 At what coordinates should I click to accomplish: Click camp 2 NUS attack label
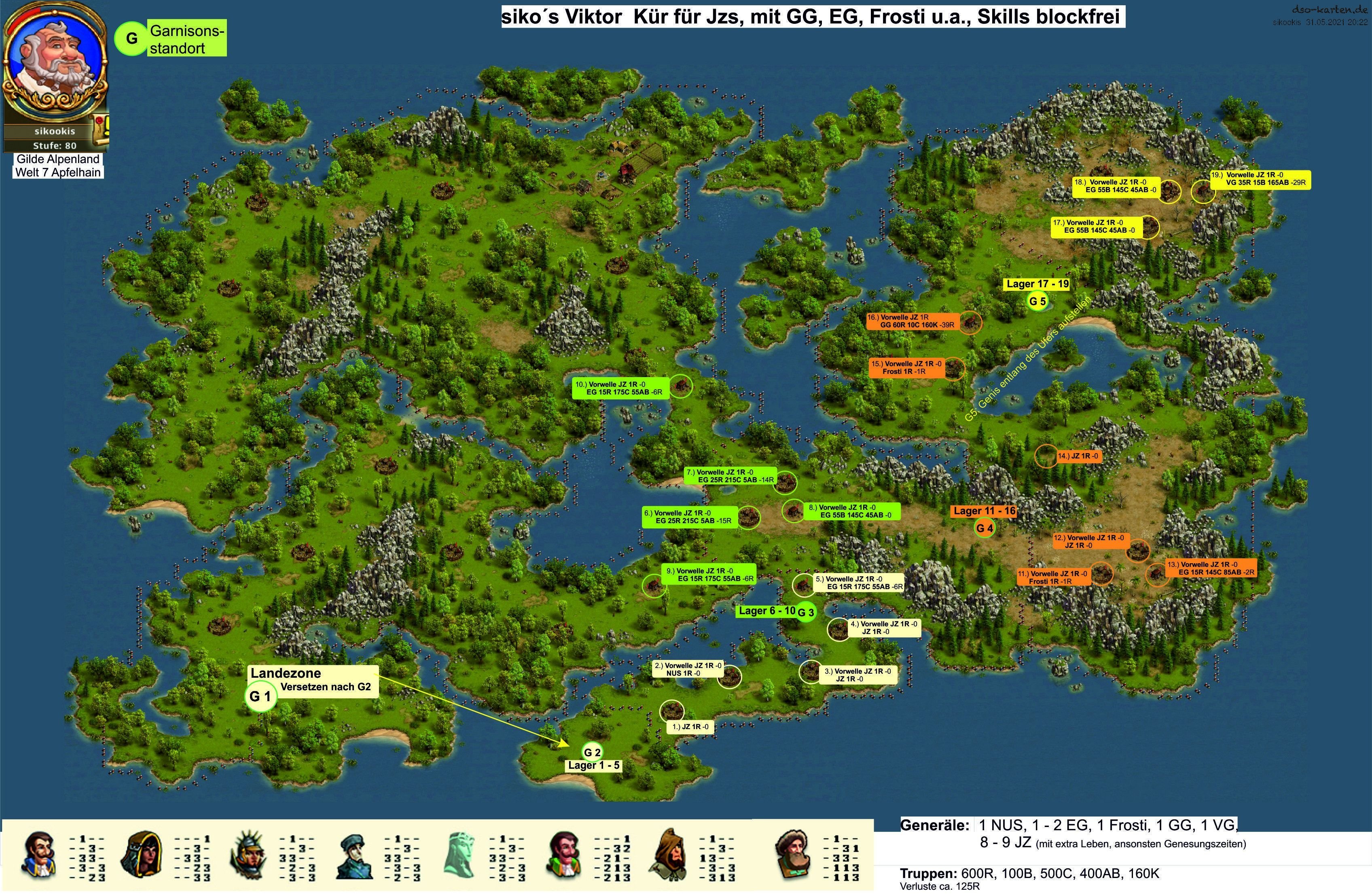[687, 669]
